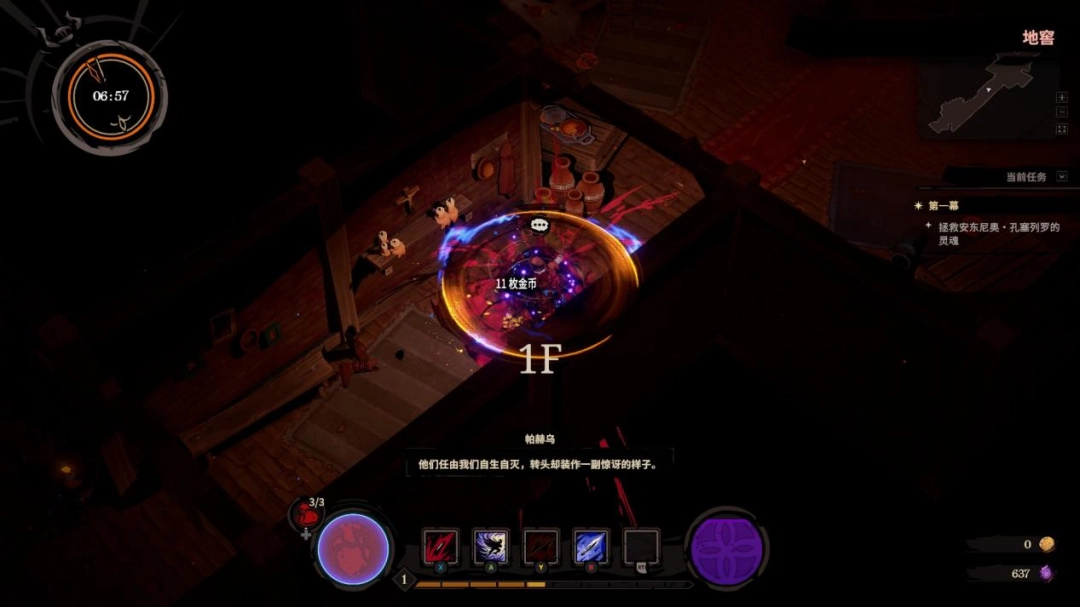Trigger the blue sword thrust skill
The height and width of the screenshot is (607, 1080).
591,547
